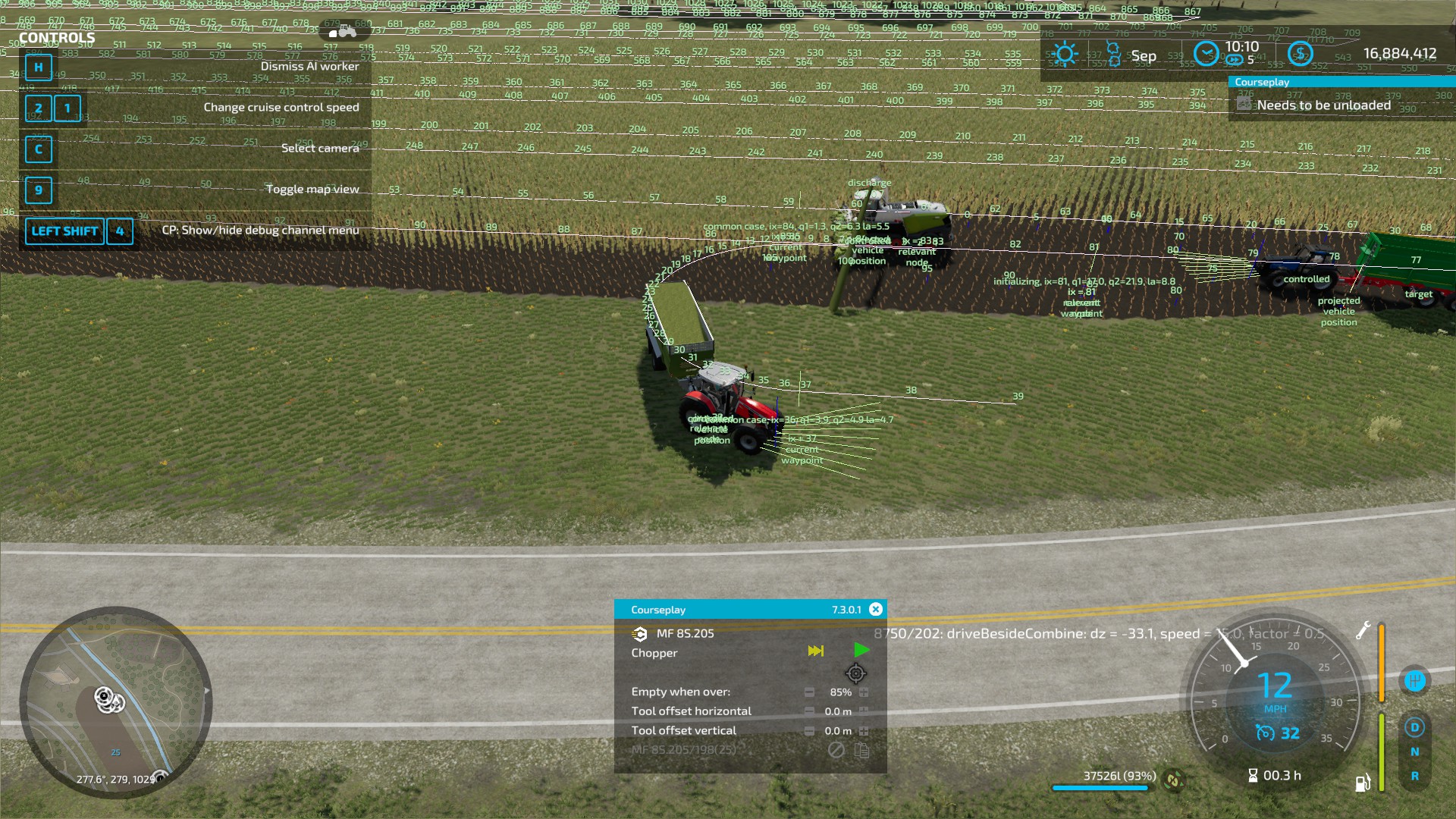1456x819 pixels.
Task: Decrease Tool offset horizontal value
Action: tap(809, 711)
